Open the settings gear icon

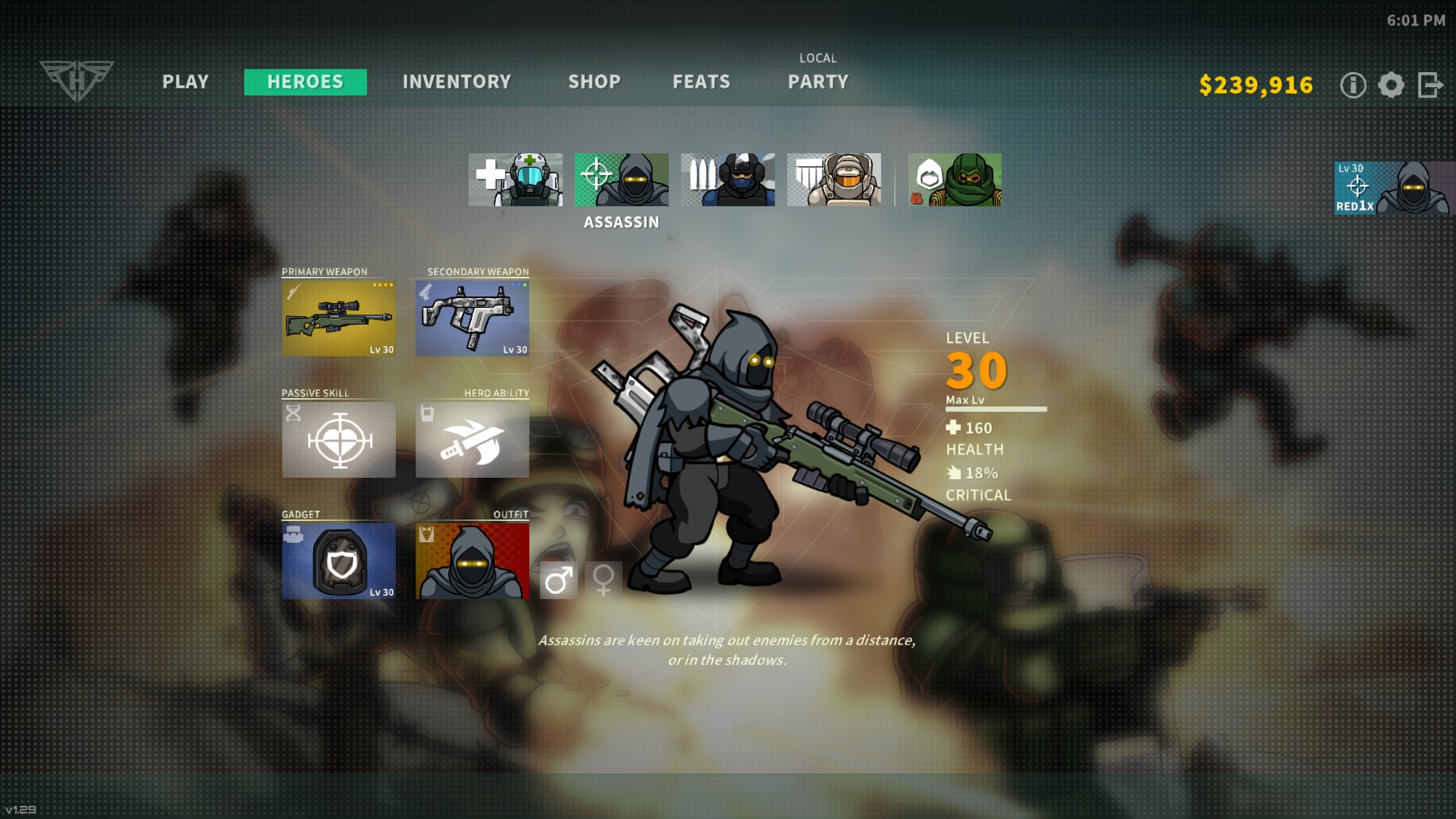[x=1391, y=85]
